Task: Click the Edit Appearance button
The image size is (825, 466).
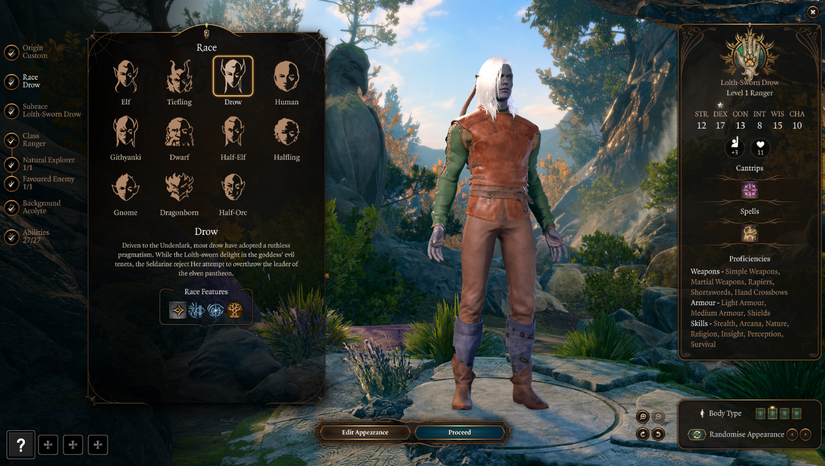Action: (x=364, y=432)
